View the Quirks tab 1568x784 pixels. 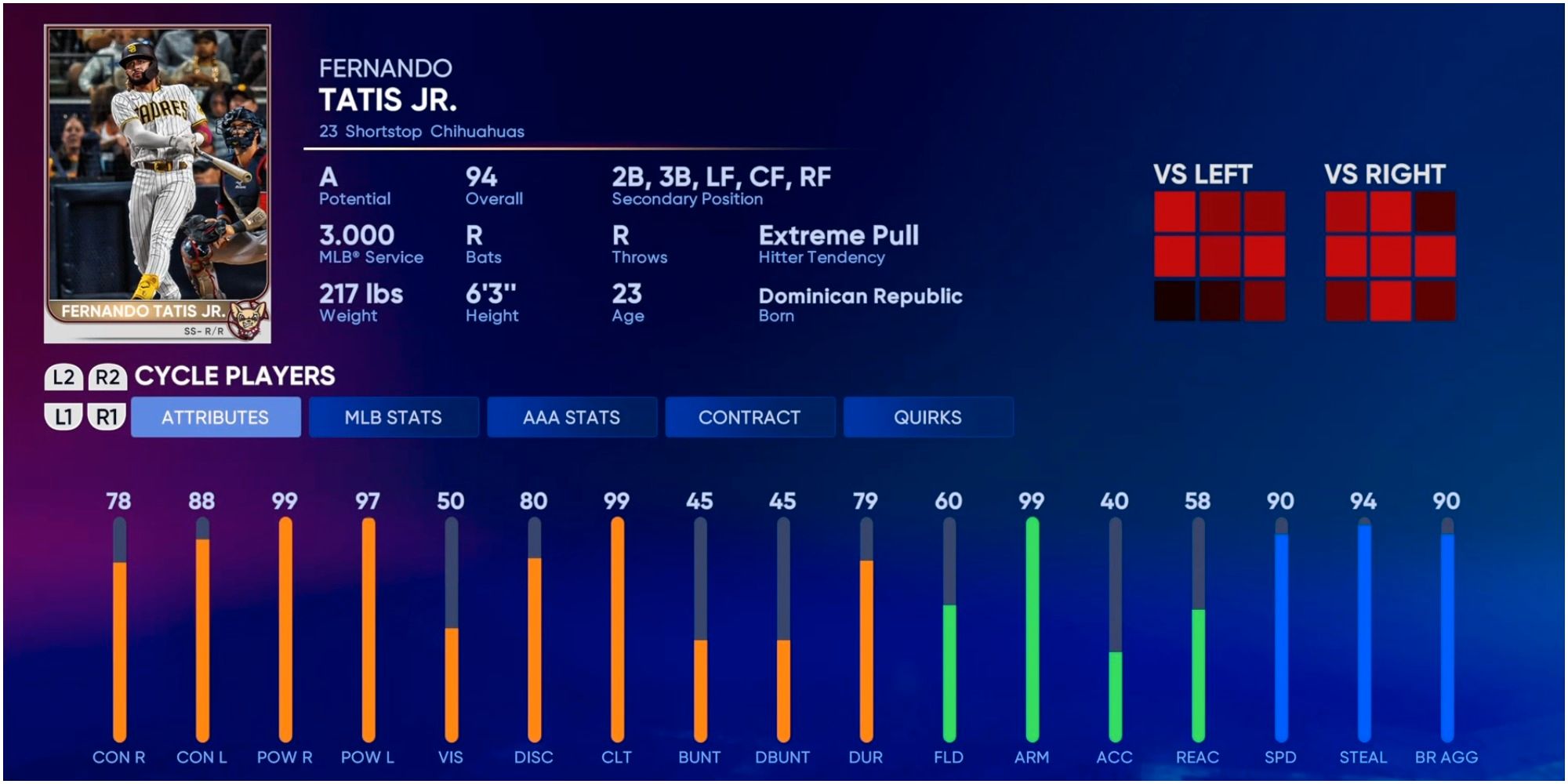tap(927, 417)
